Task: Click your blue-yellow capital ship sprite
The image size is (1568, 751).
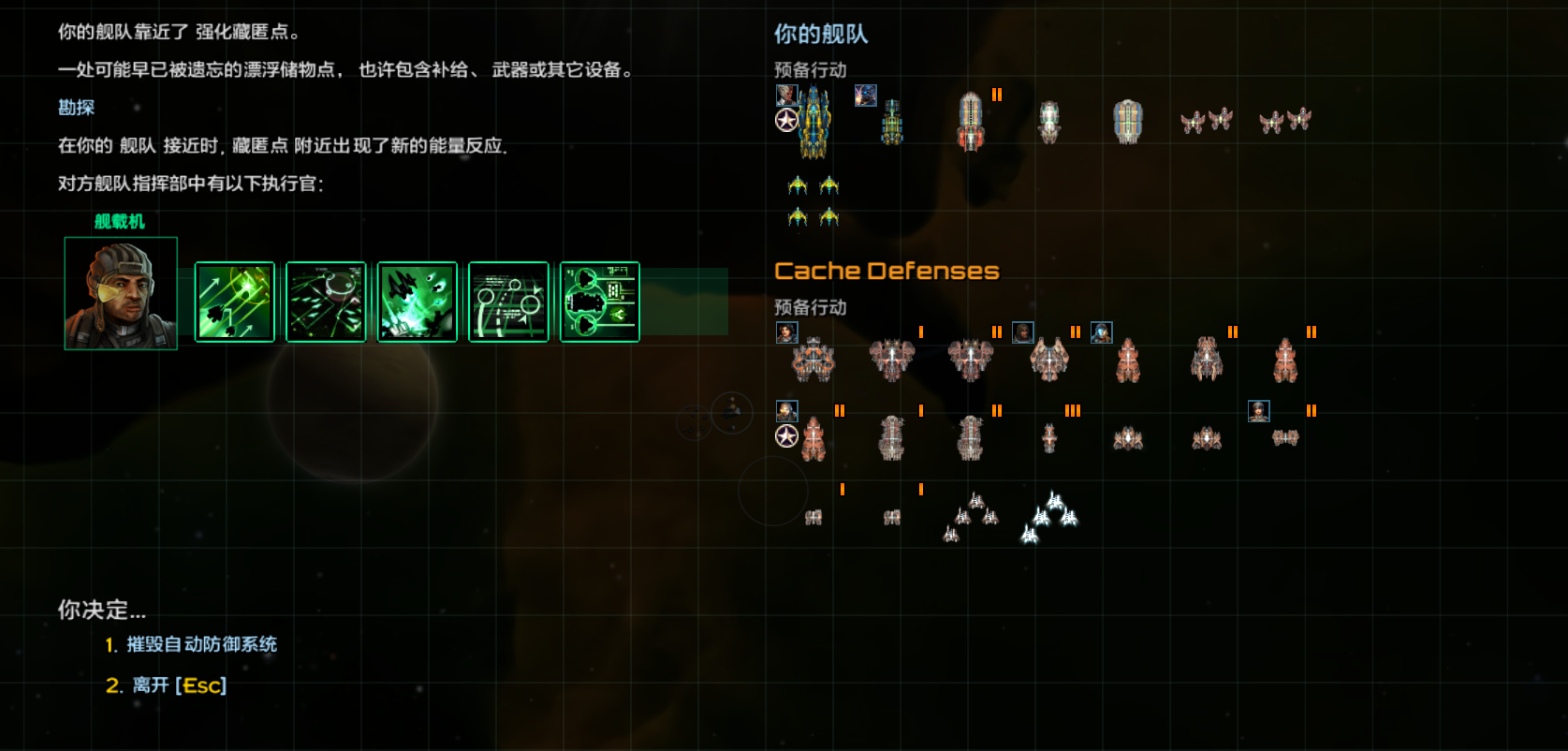Action: [x=813, y=122]
